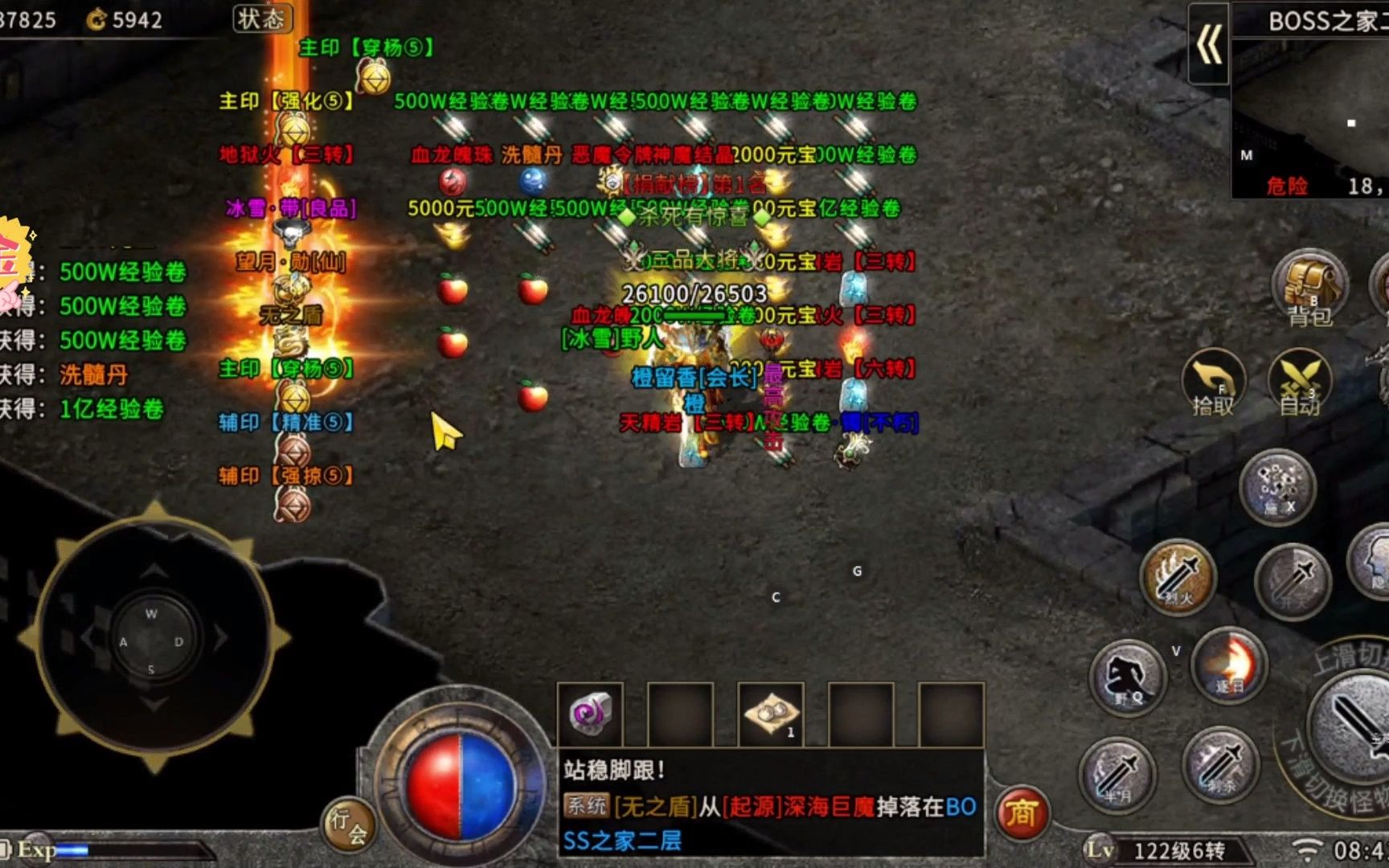Collapse the minimap with the double-arrow button
This screenshot has height=868, width=1389.
click(1208, 43)
